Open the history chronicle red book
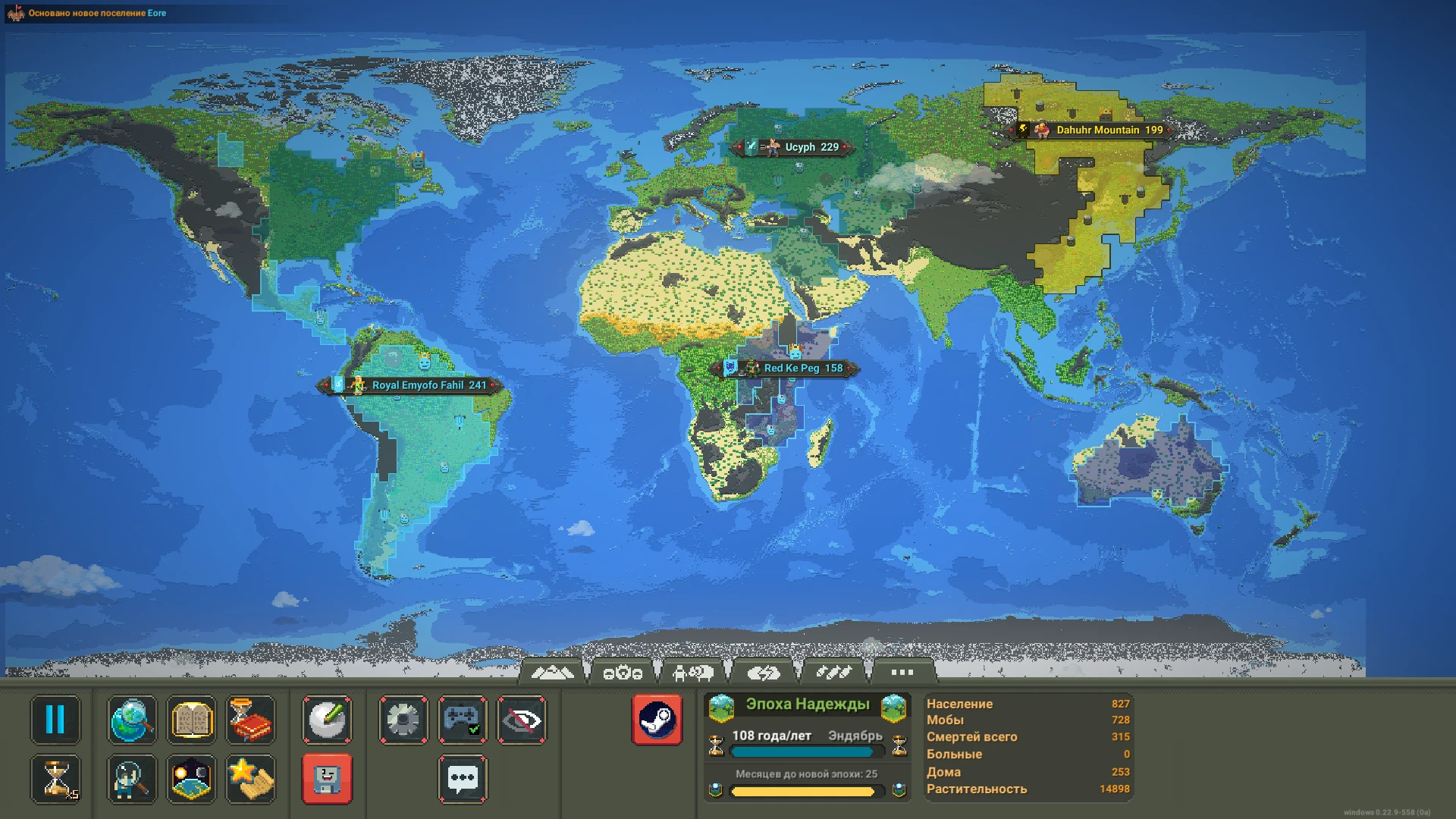This screenshot has height=819, width=1456. point(251,720)
